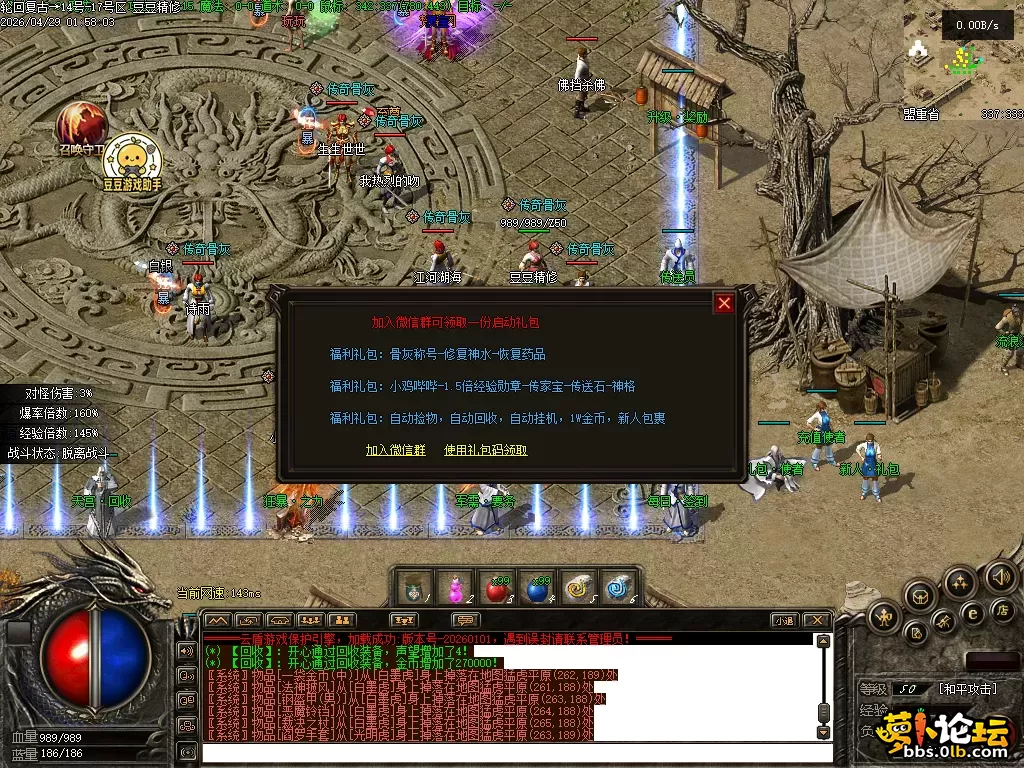
Task: Use the green jar in hotbar slot 1
Action: pos(414,589)
